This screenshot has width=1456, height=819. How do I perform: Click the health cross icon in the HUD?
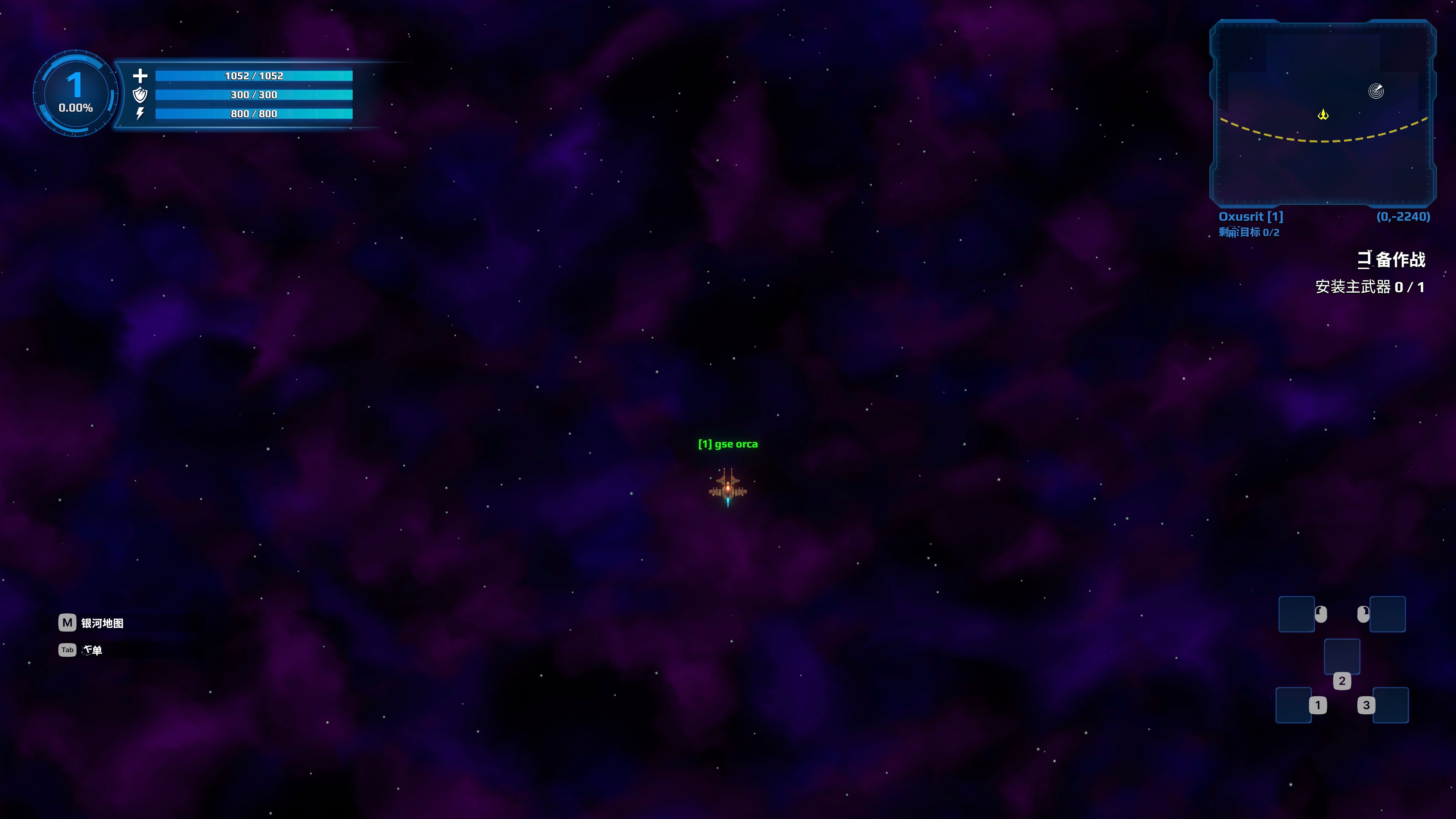(141, 75)
